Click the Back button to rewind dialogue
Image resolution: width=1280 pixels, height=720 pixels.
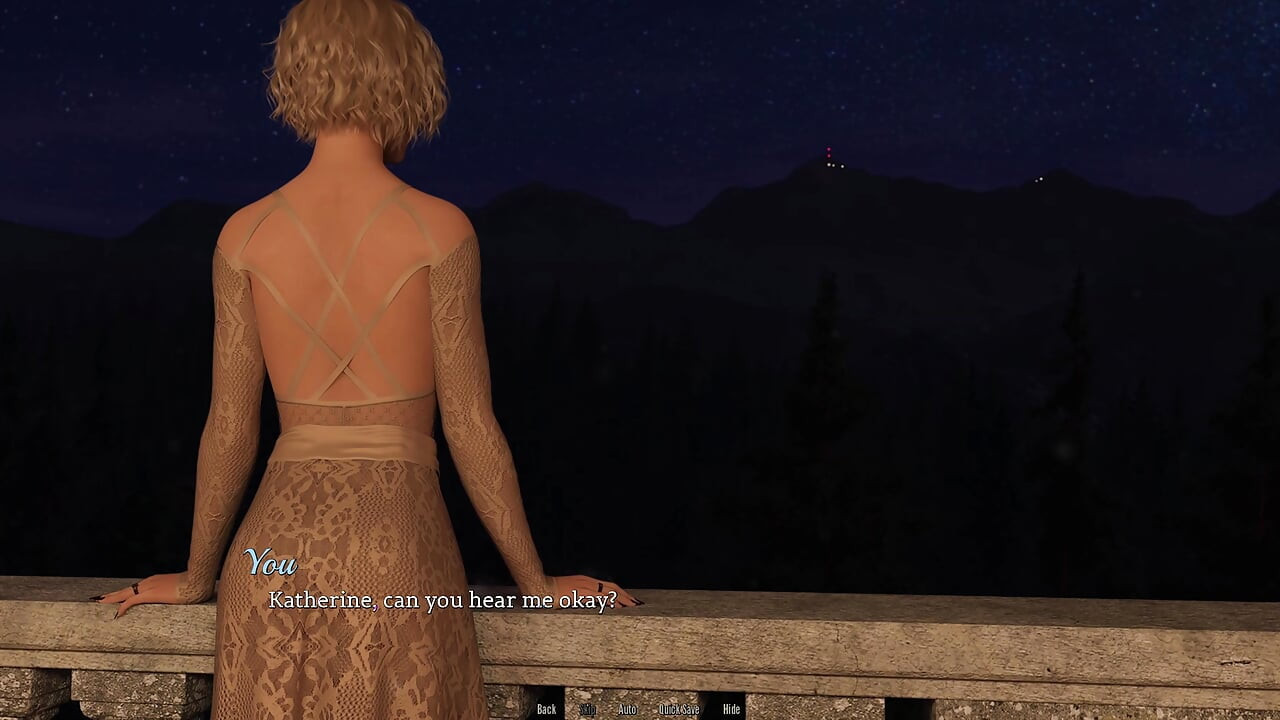546,709
